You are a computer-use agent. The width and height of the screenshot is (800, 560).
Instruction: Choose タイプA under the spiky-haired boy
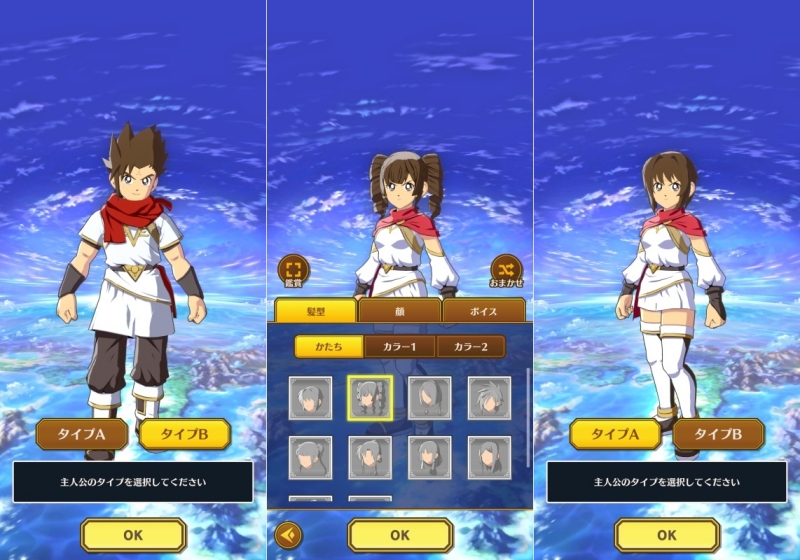82,434
